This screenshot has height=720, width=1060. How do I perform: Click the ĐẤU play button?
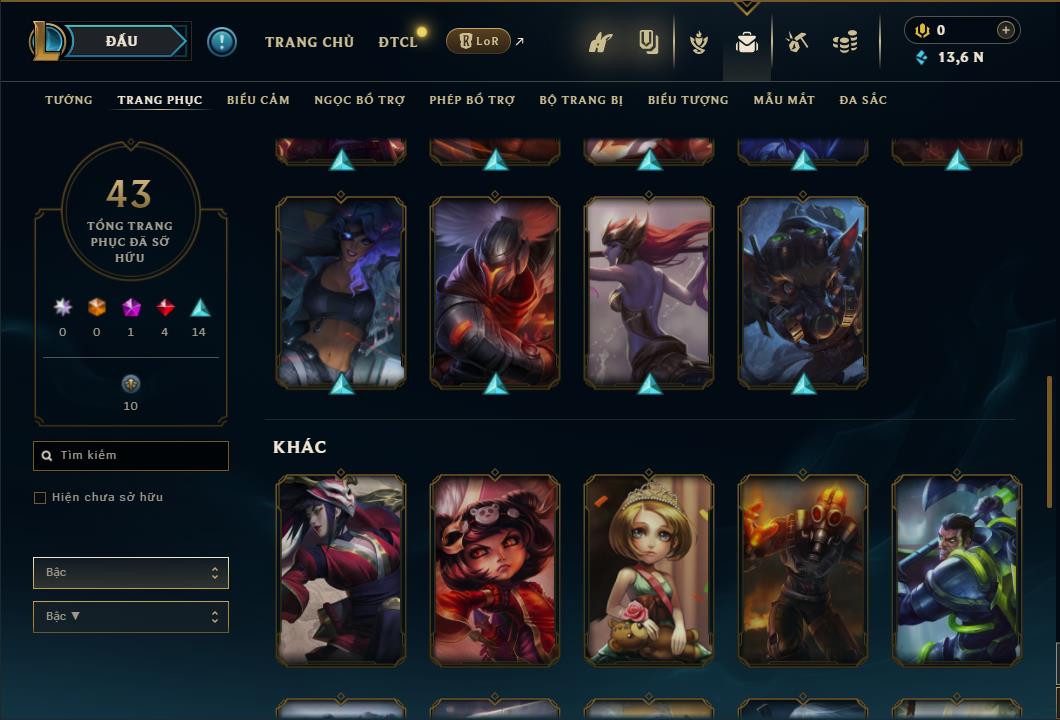121,41
